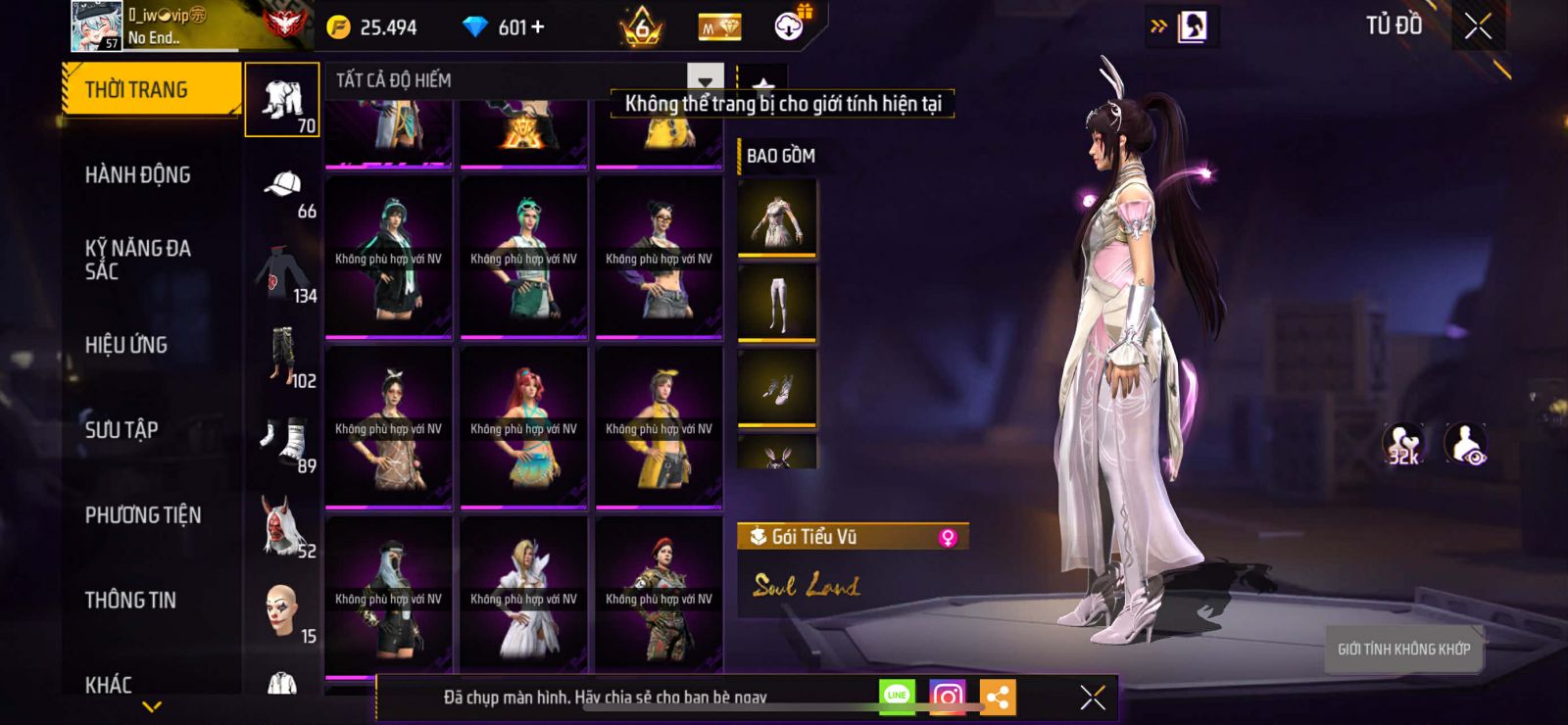Add diamonds with the plus button
The width and height of the screenshot is (1568, 725).
coord(537,27)
